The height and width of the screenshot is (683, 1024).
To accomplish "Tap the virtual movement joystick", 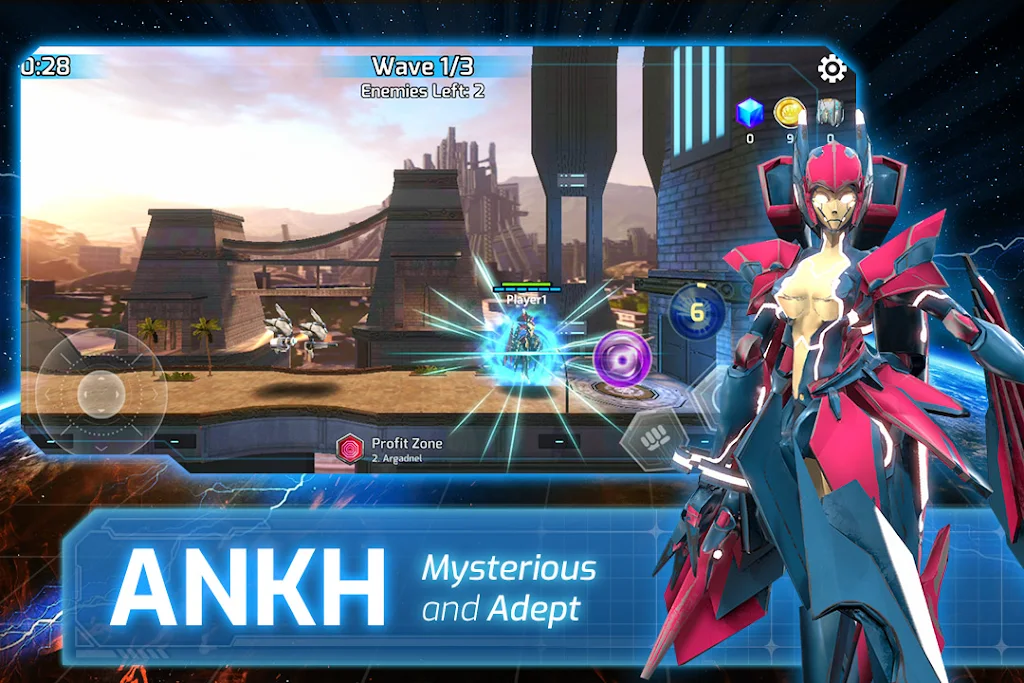I will pos(100,392).
